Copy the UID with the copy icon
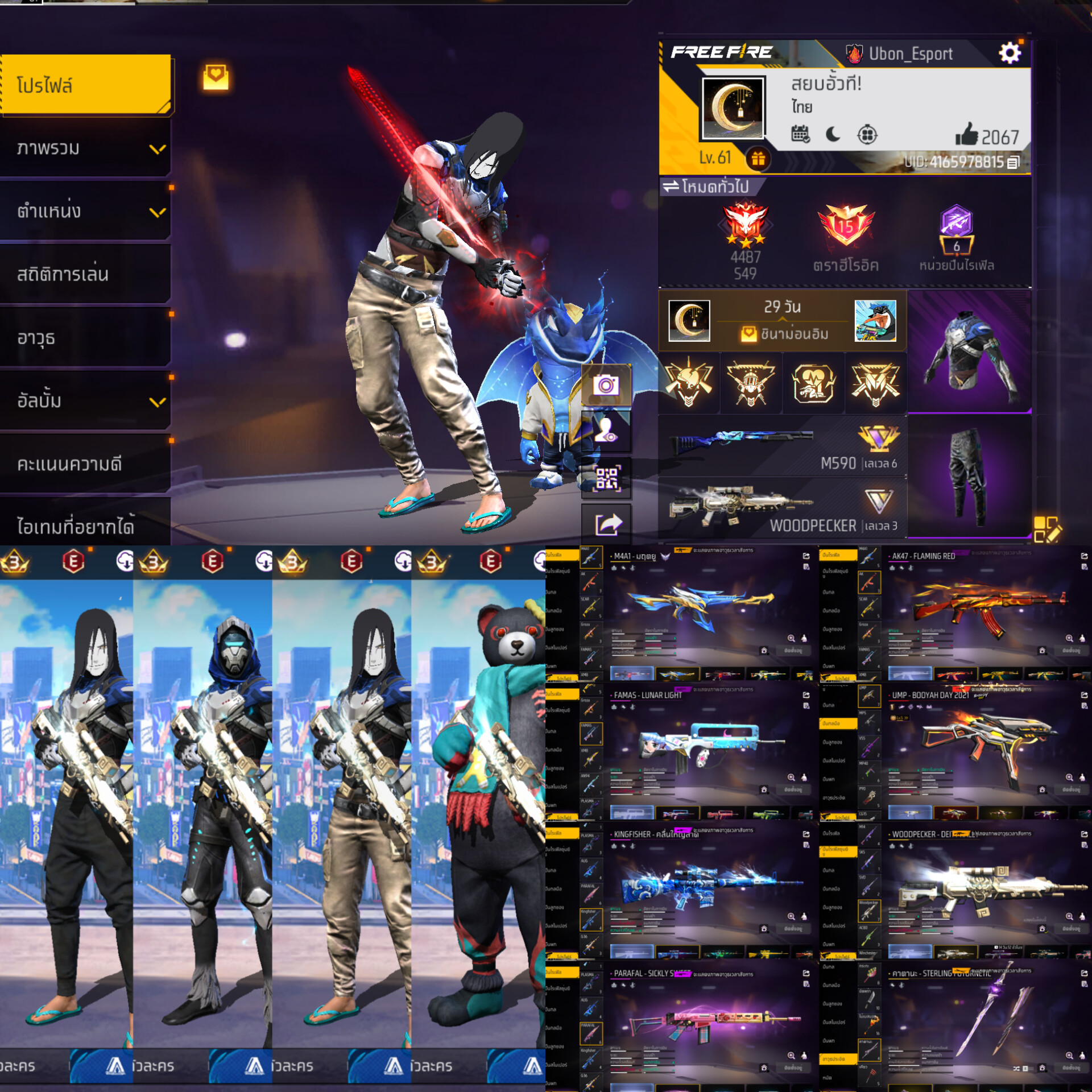The image size is (1092, 1092). 1014,163
